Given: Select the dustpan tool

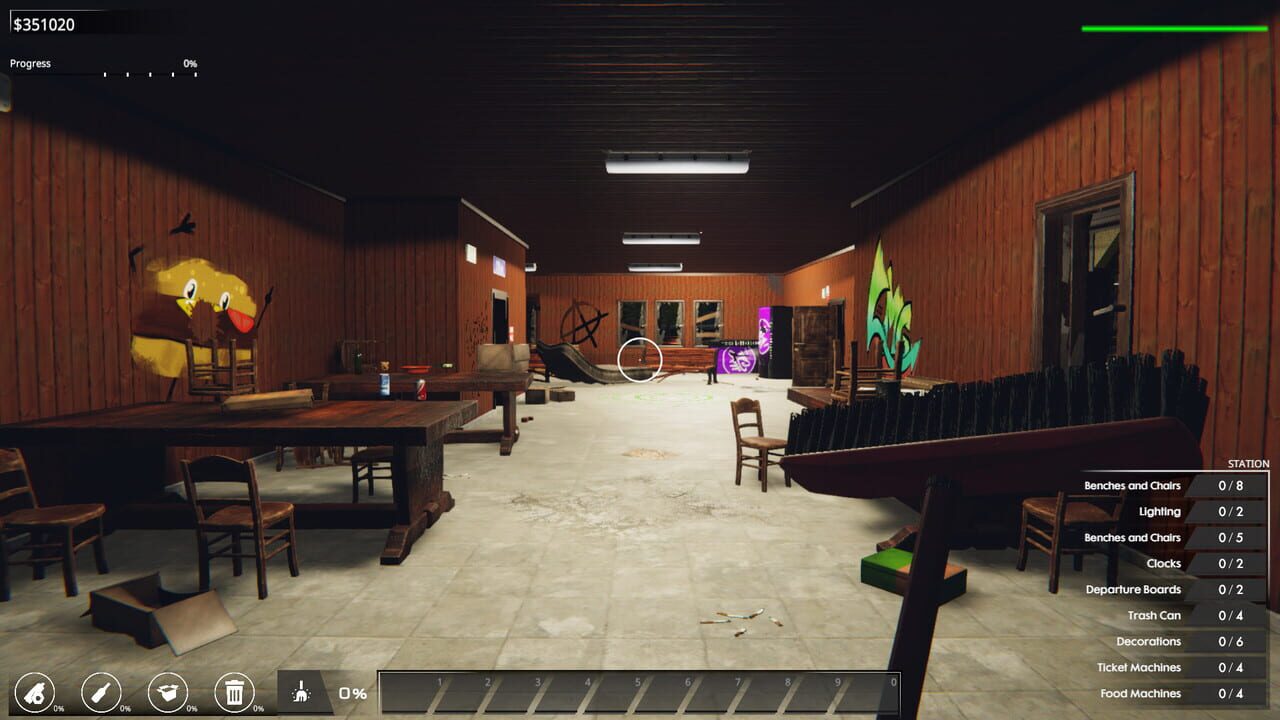Looking at the screenshot, I should 166,690.
